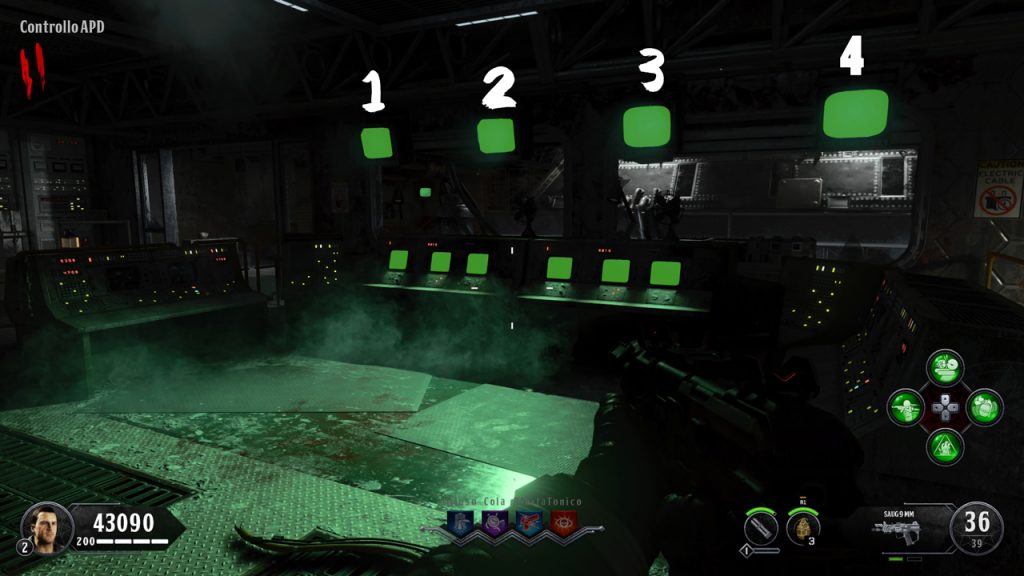Image resolution: width=1024 pixels, height=576 pixels.
Task: Click the special weapon icon beside the grenade
Action: [x=761, y=526]
